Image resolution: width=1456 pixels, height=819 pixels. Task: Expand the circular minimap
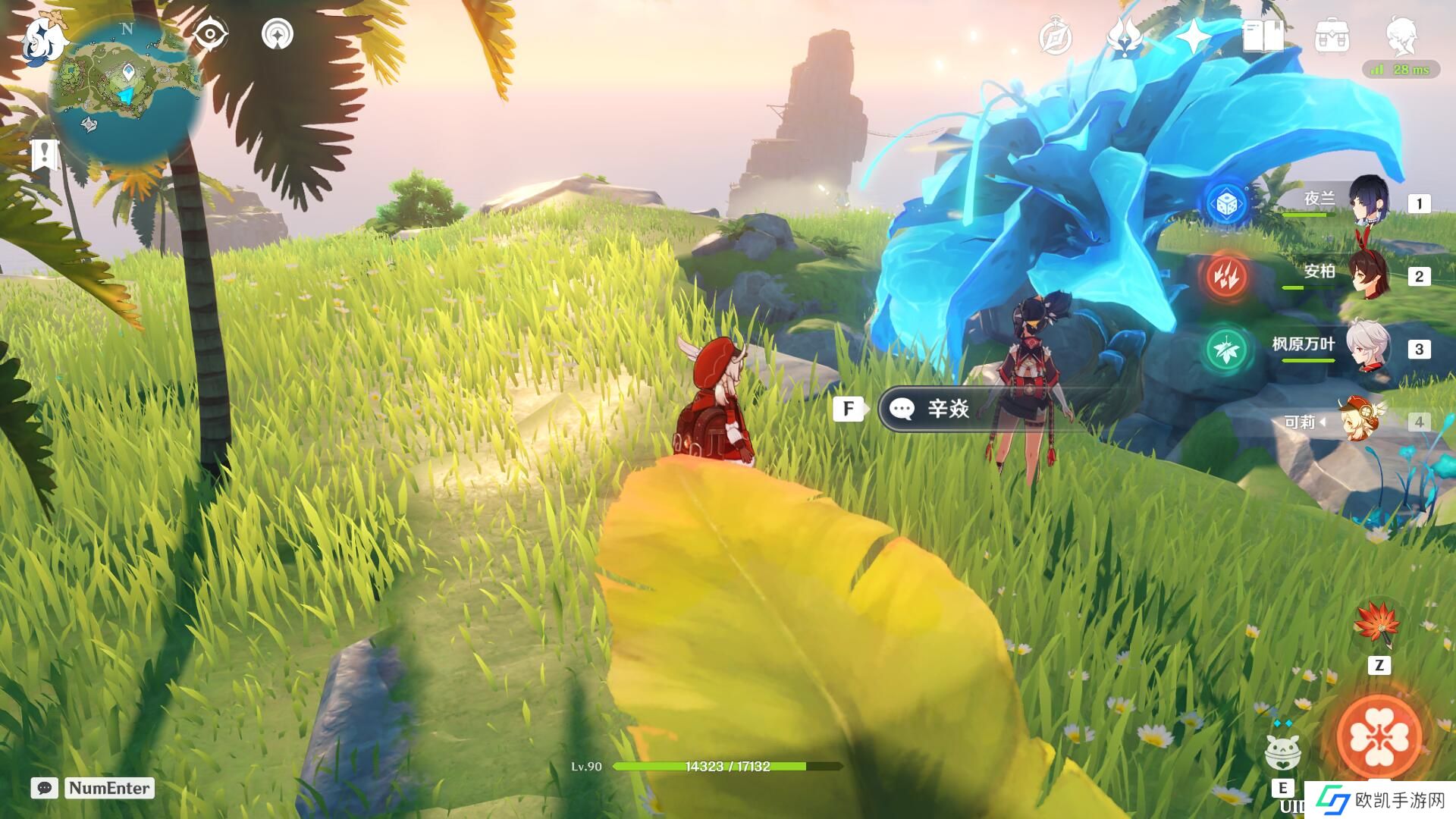pos(126,91)
